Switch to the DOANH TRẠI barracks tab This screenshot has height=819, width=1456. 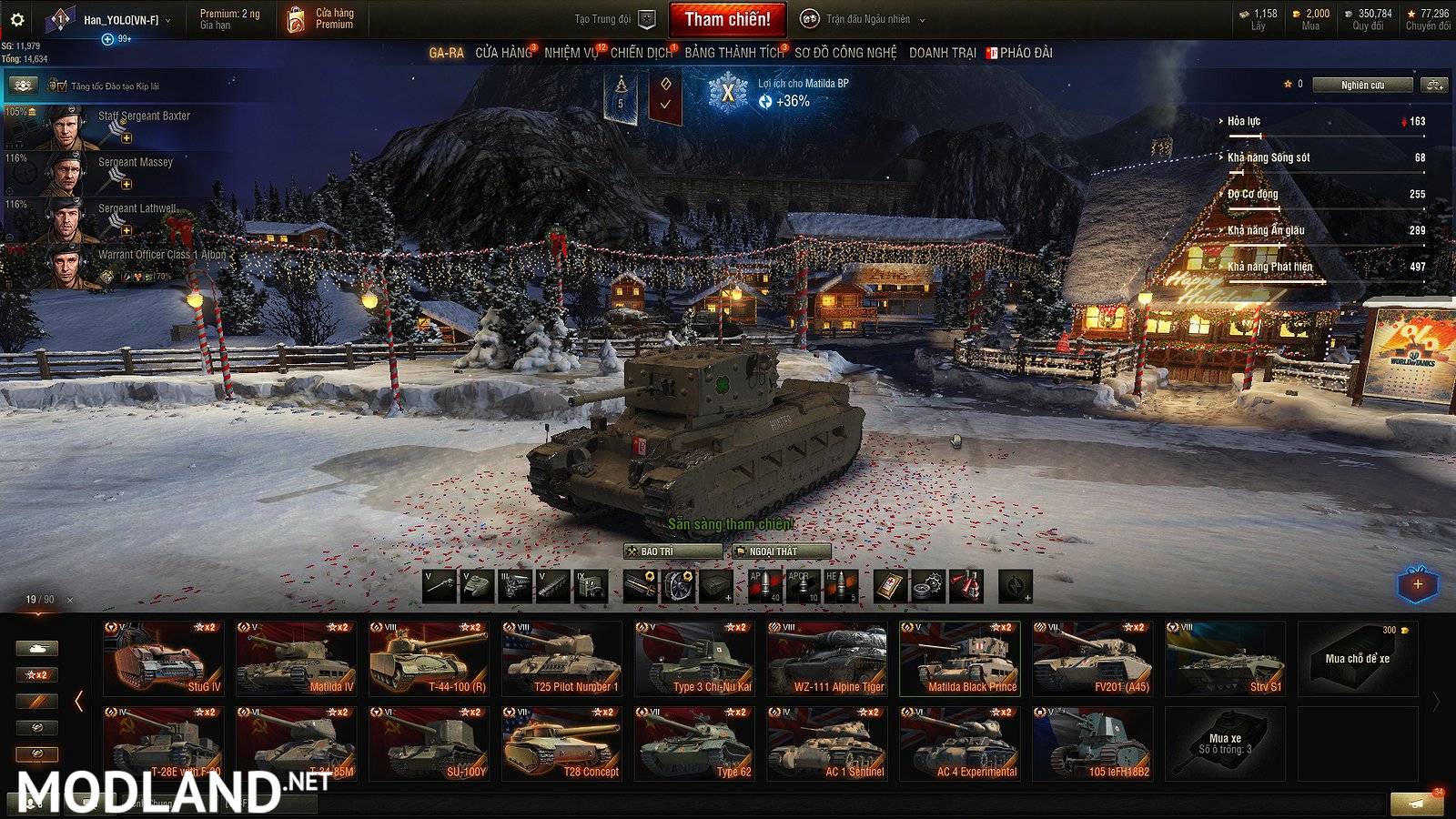coord(942,53)
